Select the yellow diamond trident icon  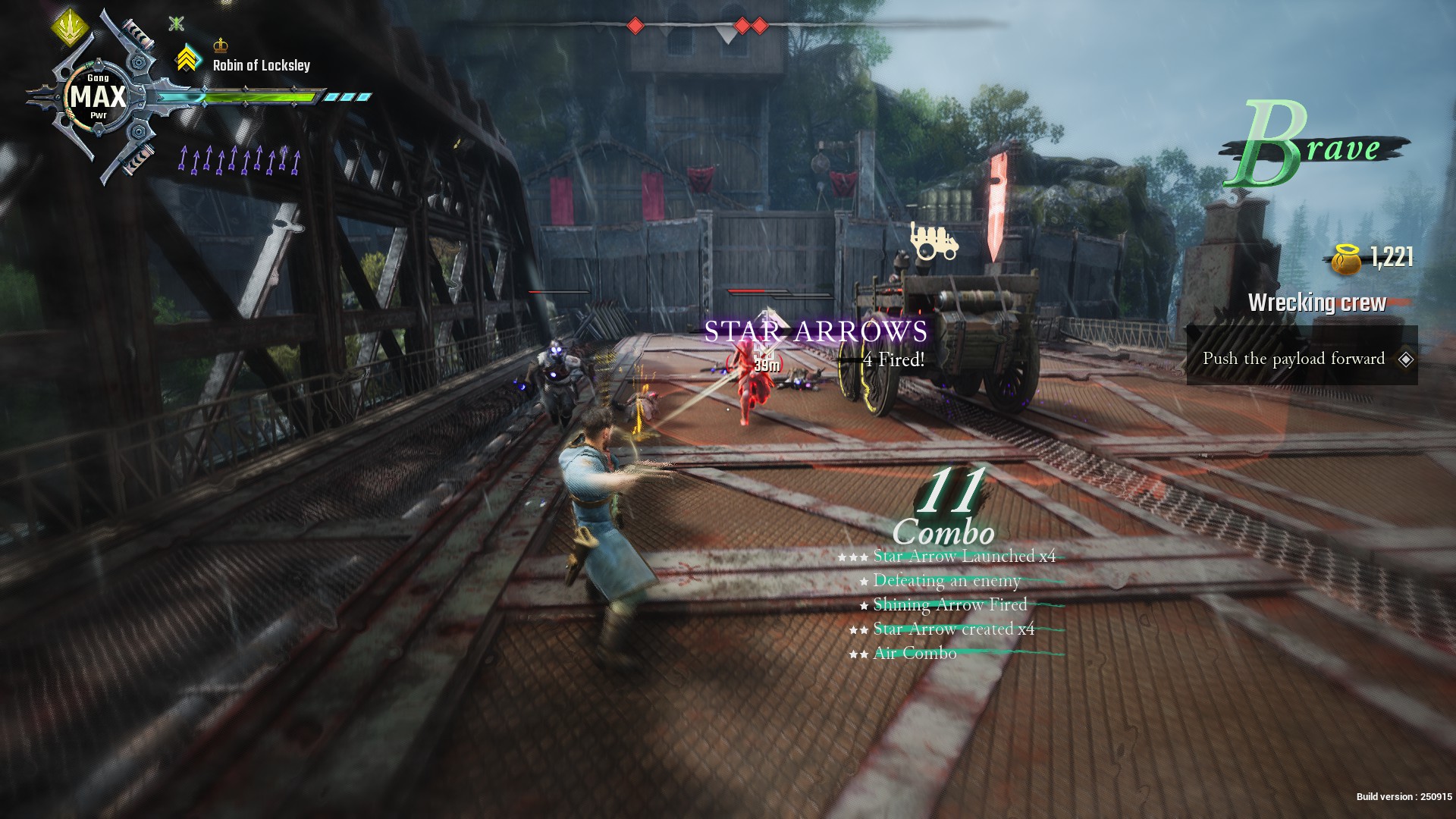coord(71,27)
